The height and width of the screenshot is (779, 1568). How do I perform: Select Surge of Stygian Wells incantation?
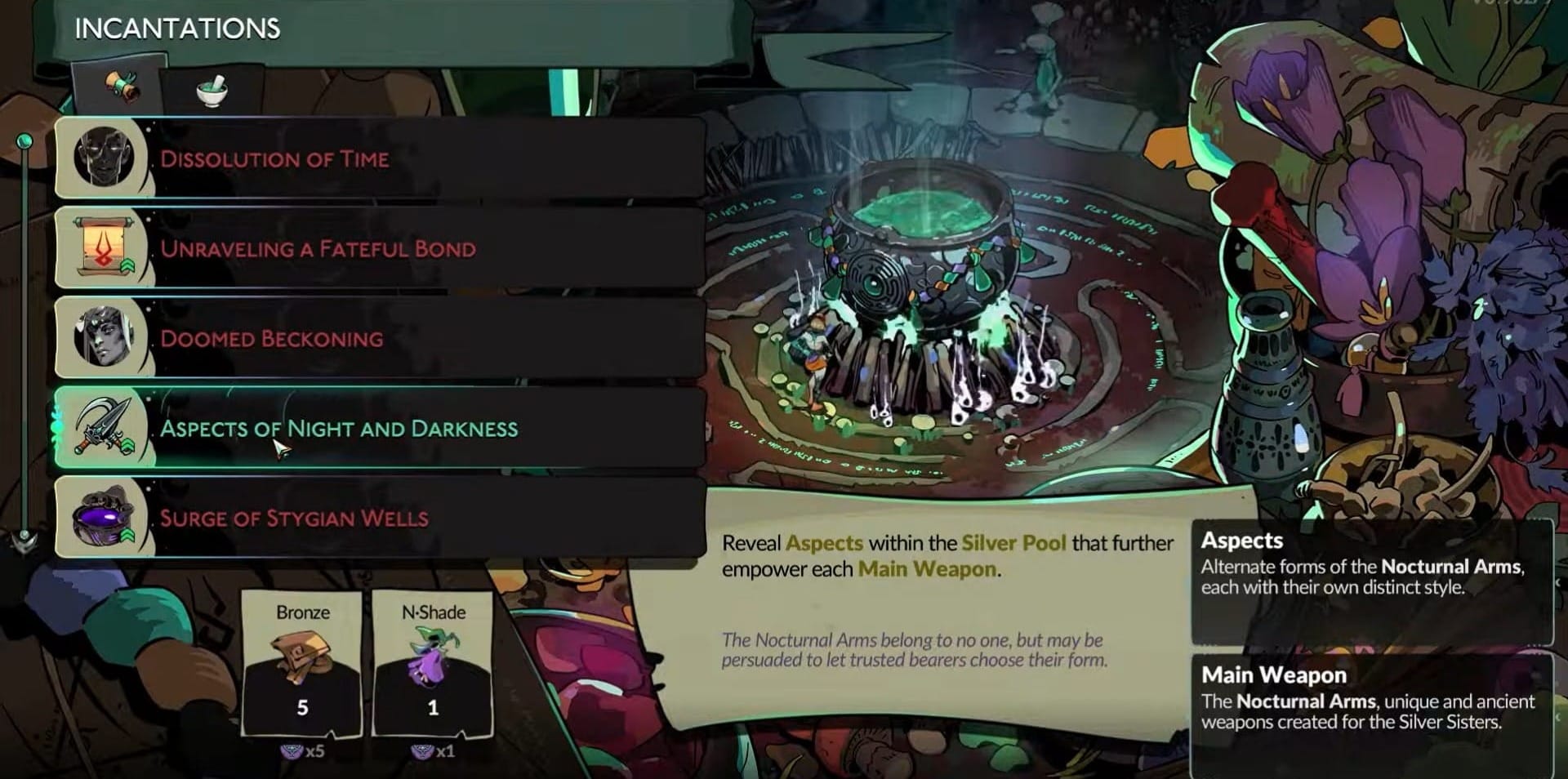tap(380, 518)
